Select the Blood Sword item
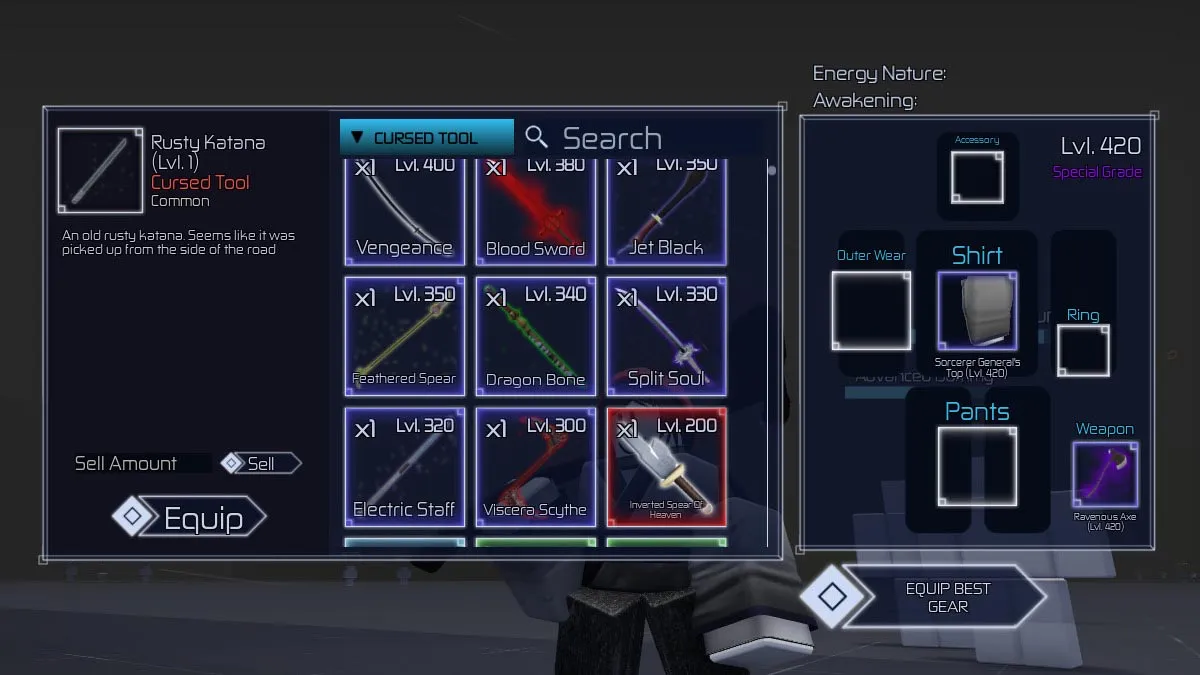 pos(536,210)
